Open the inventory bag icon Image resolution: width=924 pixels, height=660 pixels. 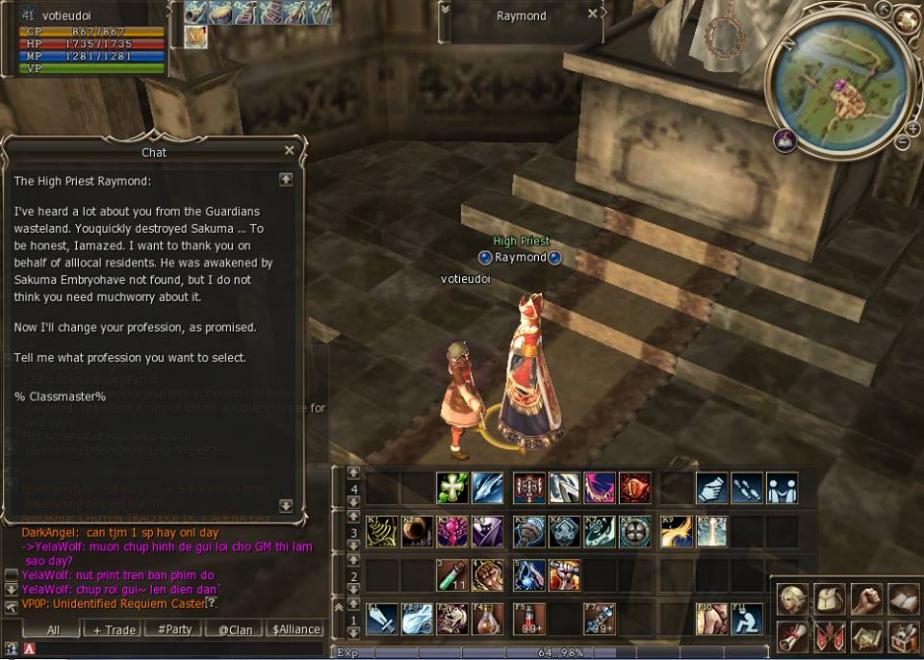[x=830, y=600]
